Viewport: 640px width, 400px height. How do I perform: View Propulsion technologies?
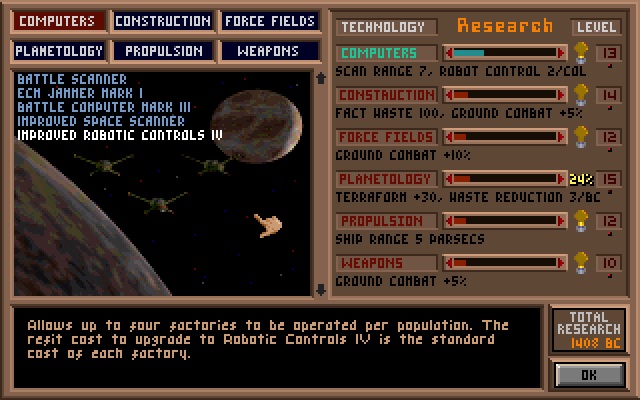163,50
